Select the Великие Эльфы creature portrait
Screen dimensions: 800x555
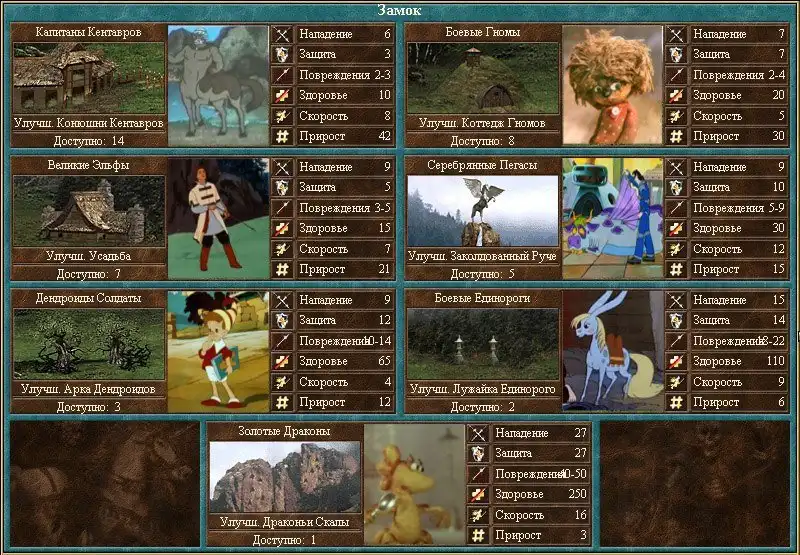(217, 217)
